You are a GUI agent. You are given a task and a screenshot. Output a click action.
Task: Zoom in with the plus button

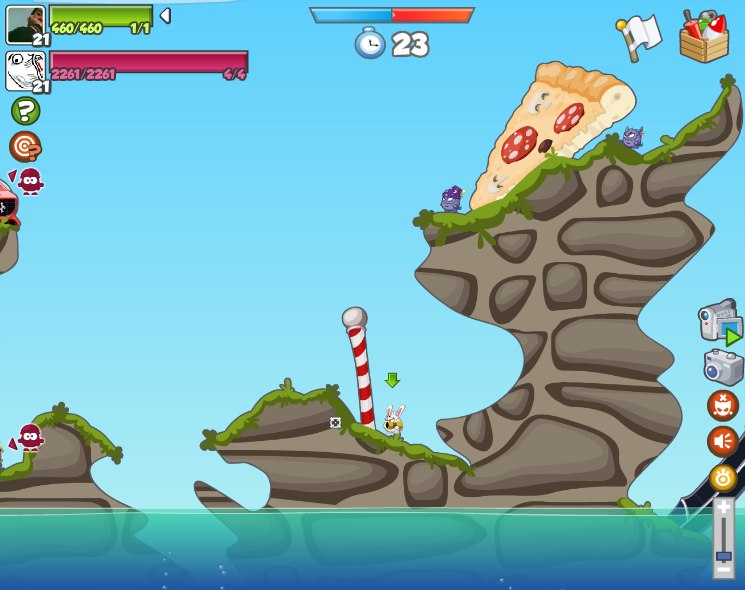(x=723, y=508)
